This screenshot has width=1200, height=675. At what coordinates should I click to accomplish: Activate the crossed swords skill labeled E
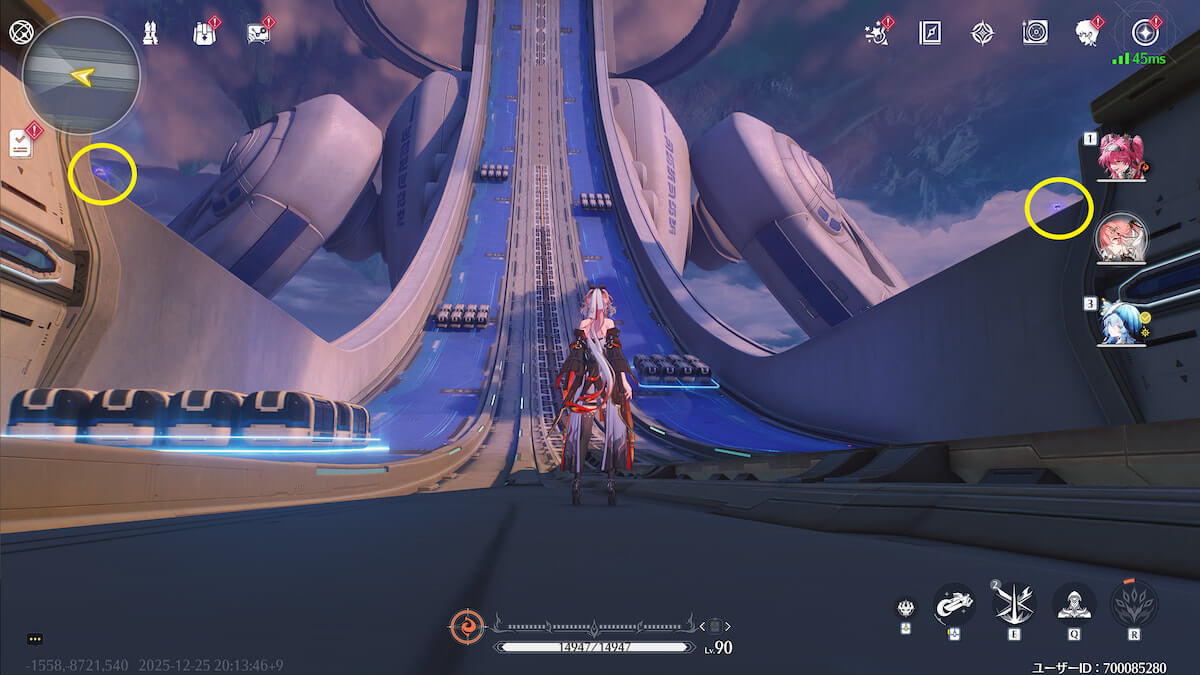point(1014,603)
